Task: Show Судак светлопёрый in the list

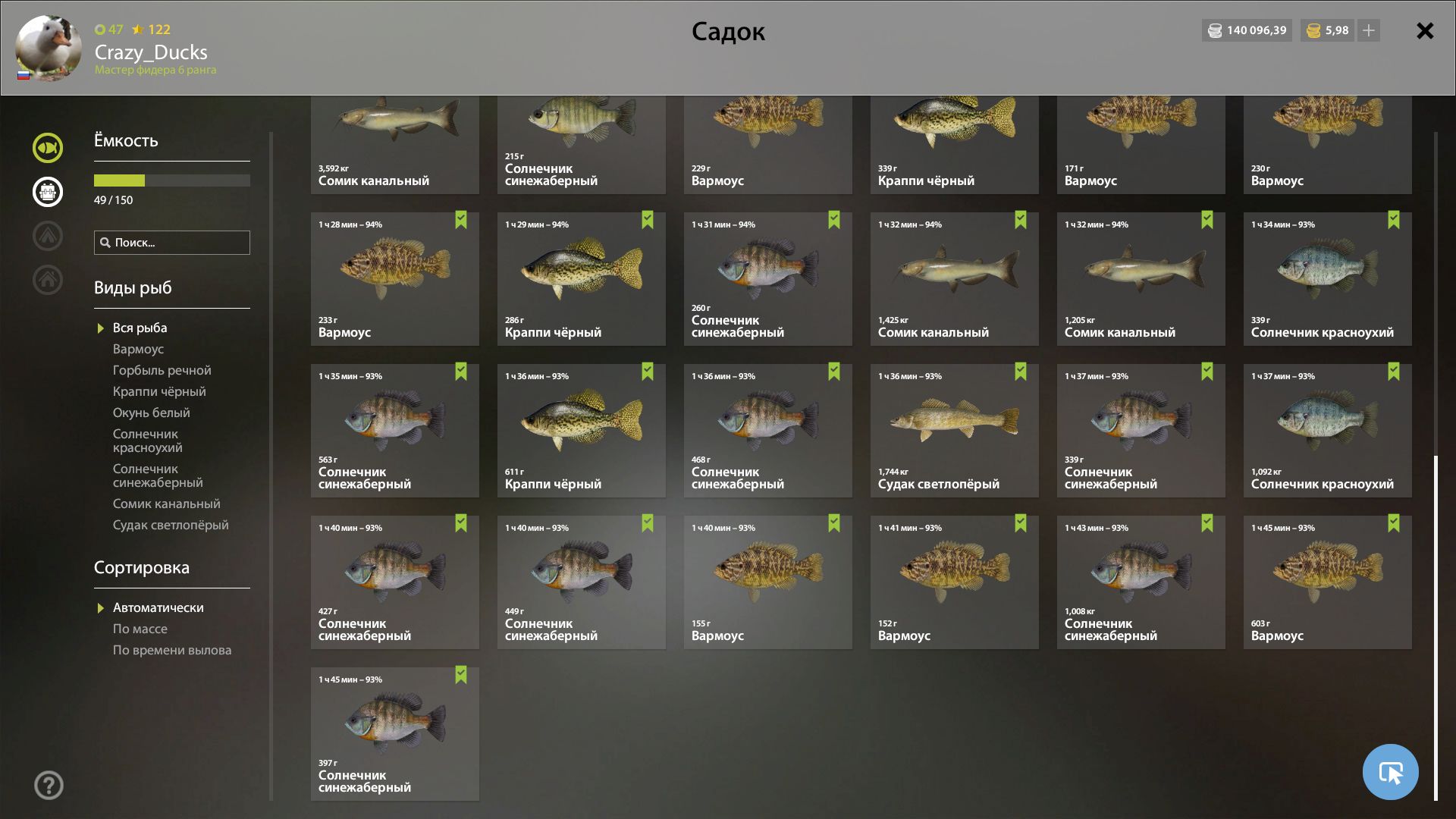Action: [x=170, y=525]
